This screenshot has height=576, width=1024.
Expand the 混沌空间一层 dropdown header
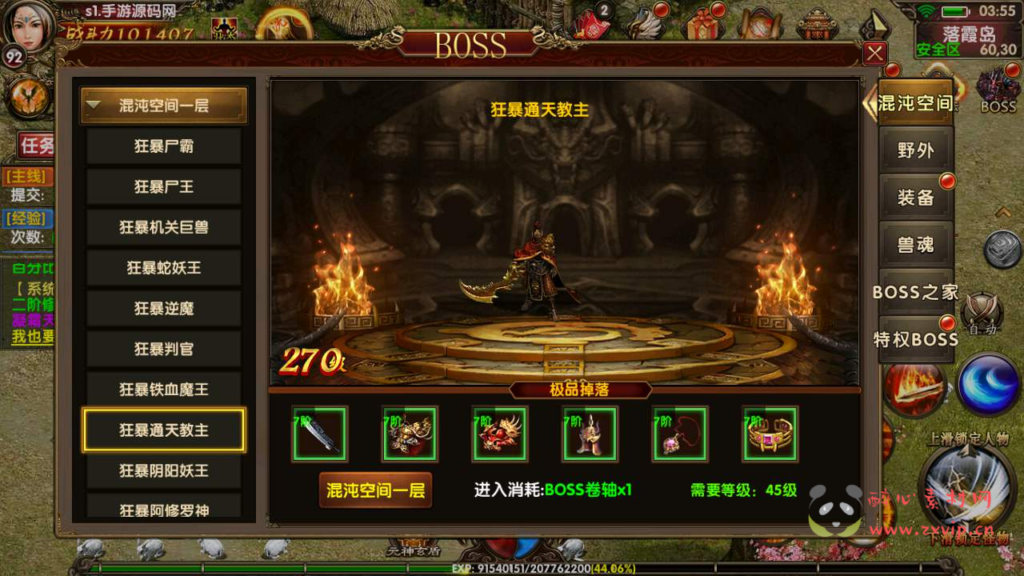(x=164, y=105)
